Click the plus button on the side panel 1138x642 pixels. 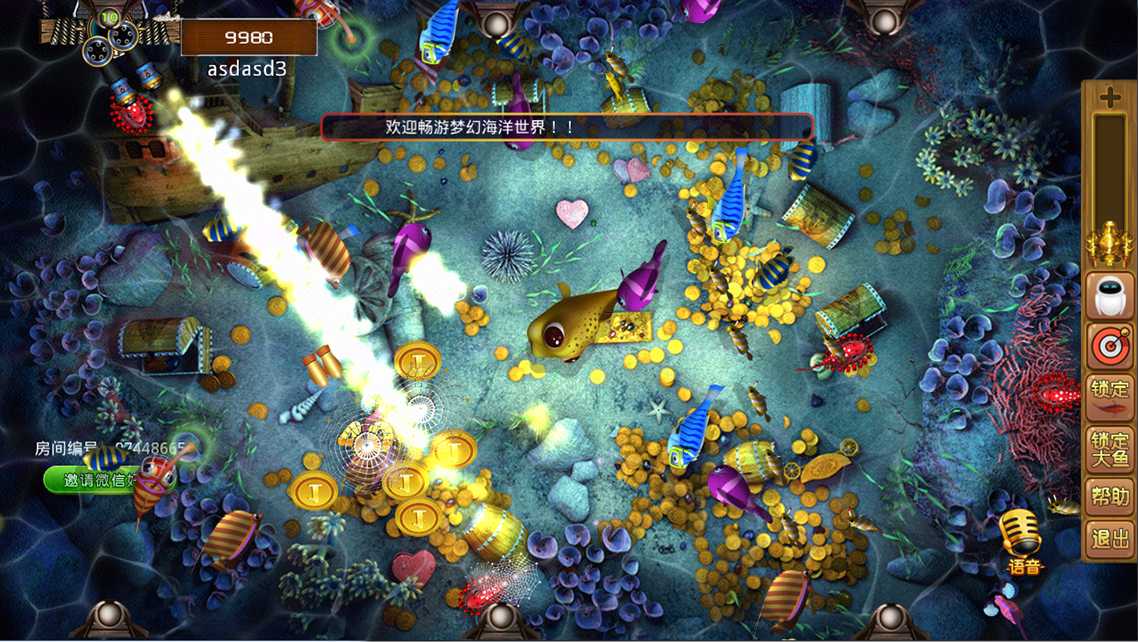[1109, 98]
